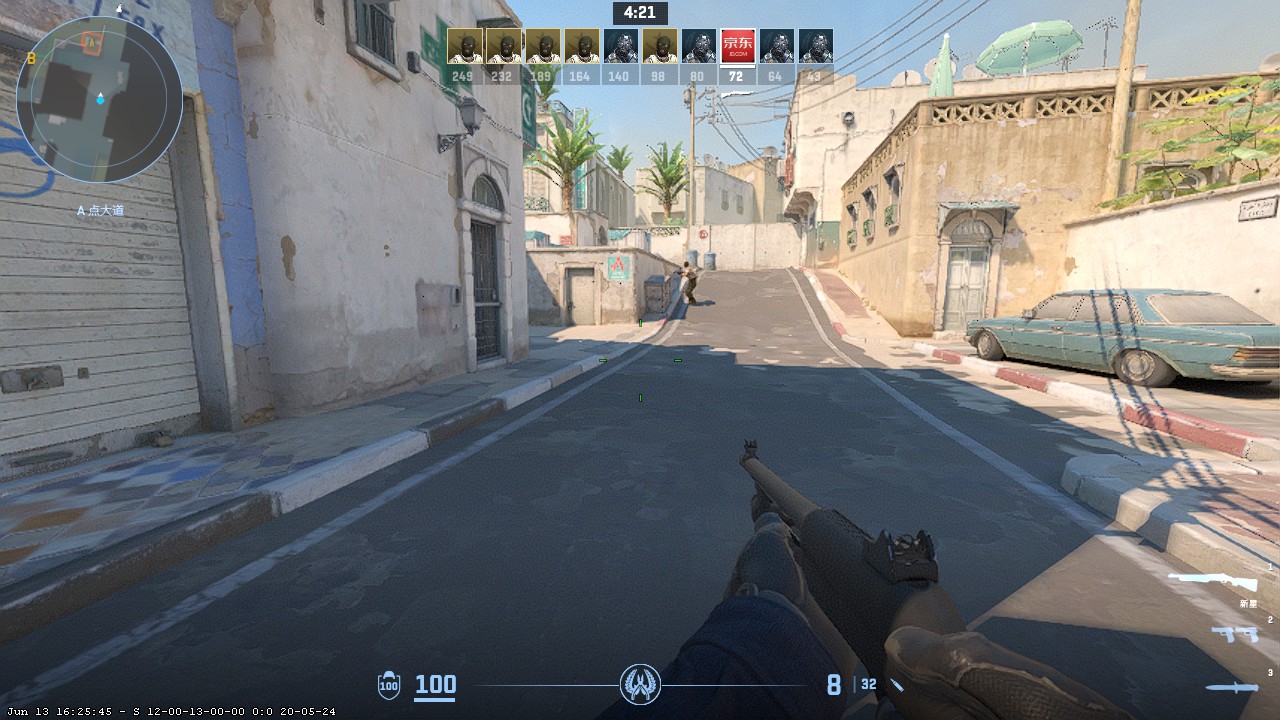Click the gold-bordered avatar showing 98

(x=658, y=45)
